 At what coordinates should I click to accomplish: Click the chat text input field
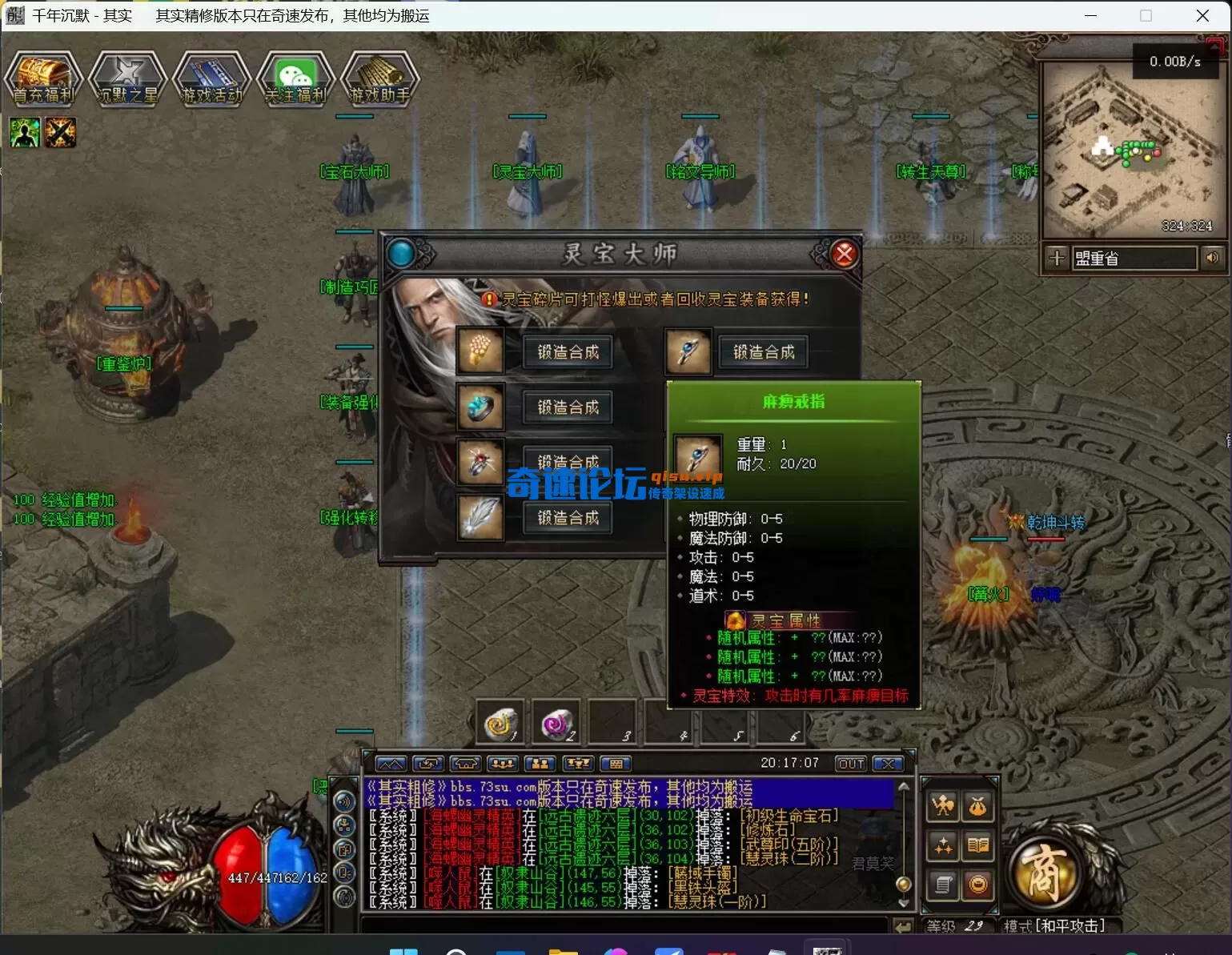coord(624,926)
